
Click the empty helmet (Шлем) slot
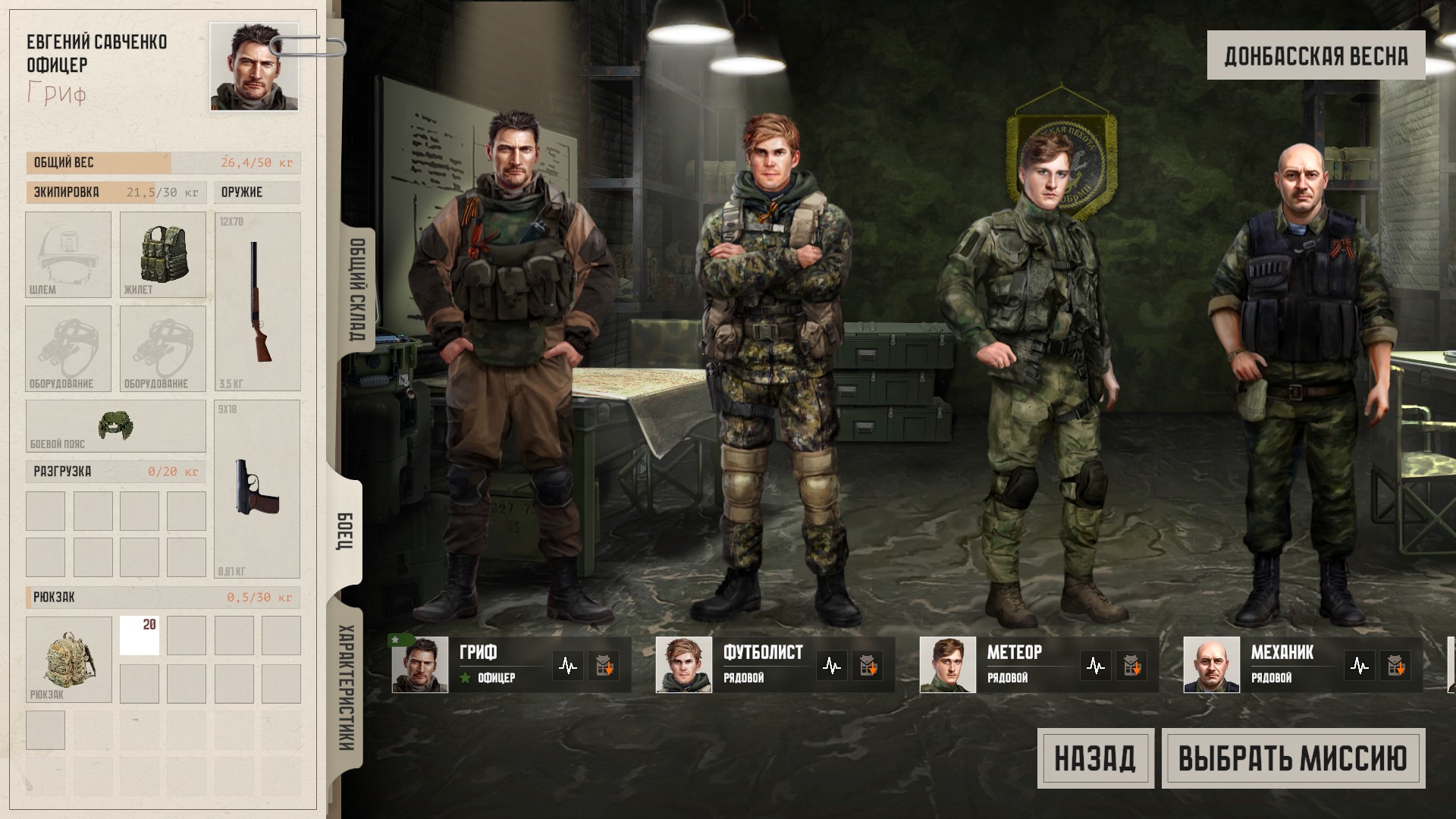point(68,255)
